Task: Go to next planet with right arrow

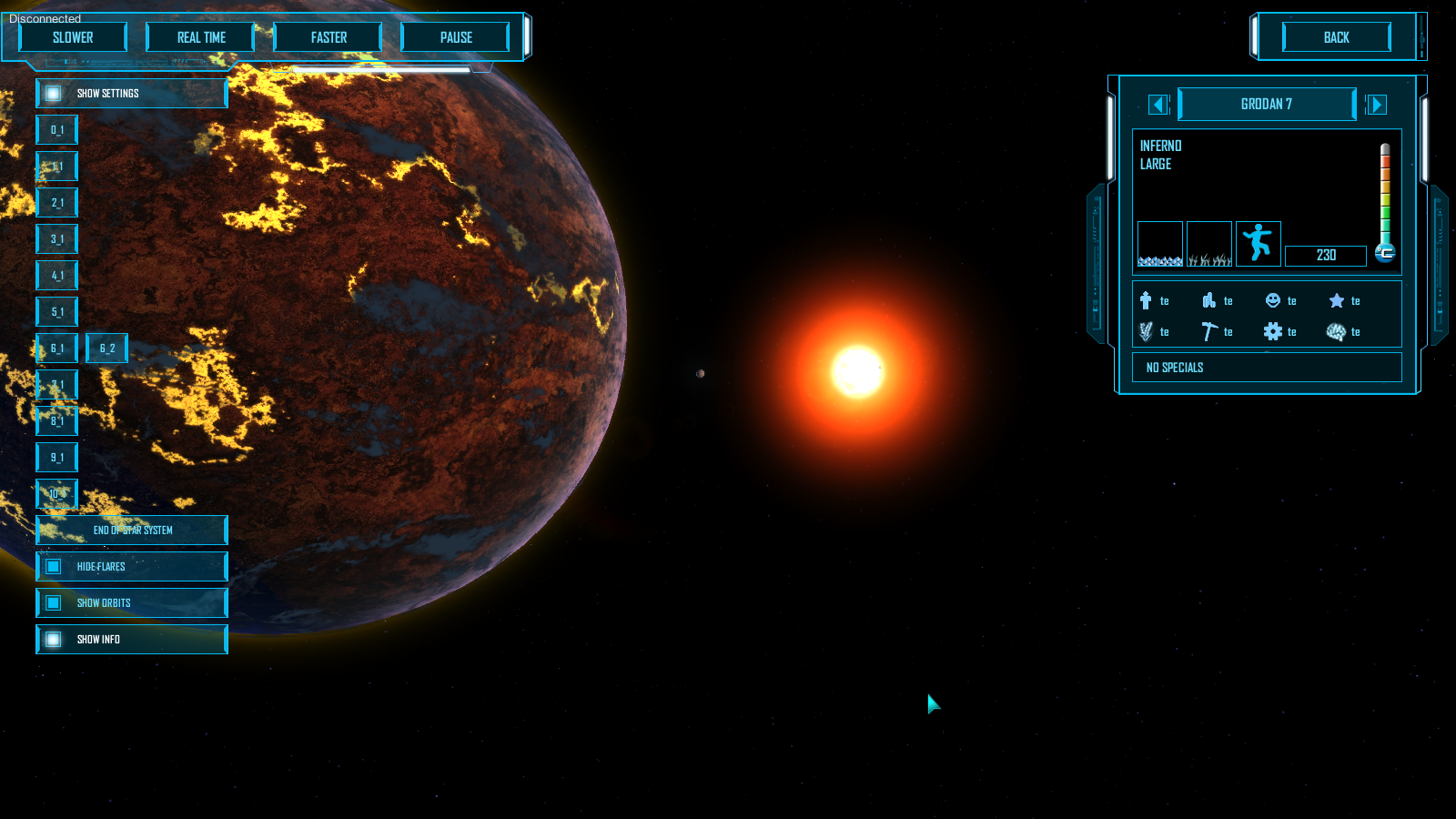Action: 1377,105
